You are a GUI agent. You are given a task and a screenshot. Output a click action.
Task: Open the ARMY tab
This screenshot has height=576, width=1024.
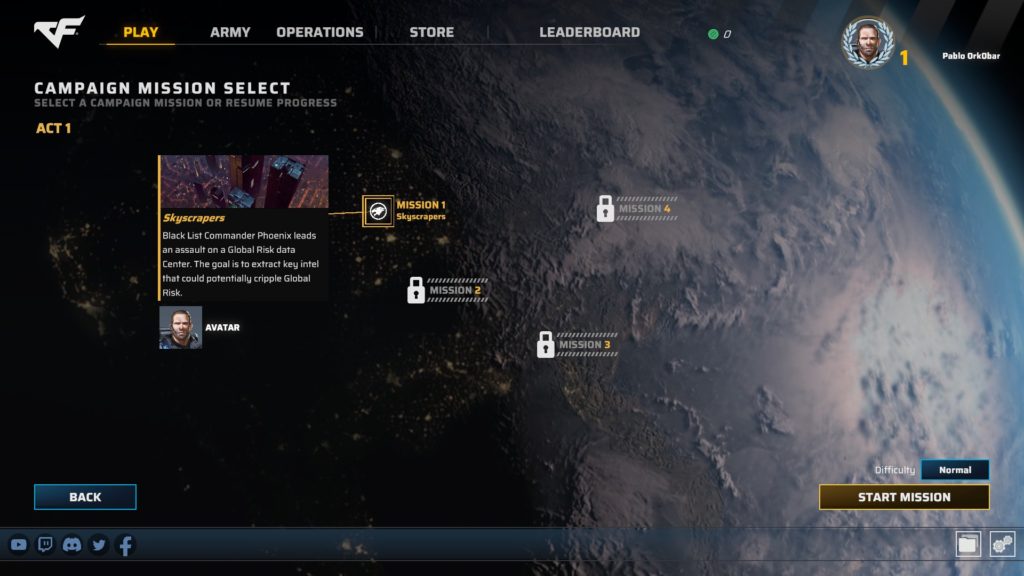[x=230, y=32]
